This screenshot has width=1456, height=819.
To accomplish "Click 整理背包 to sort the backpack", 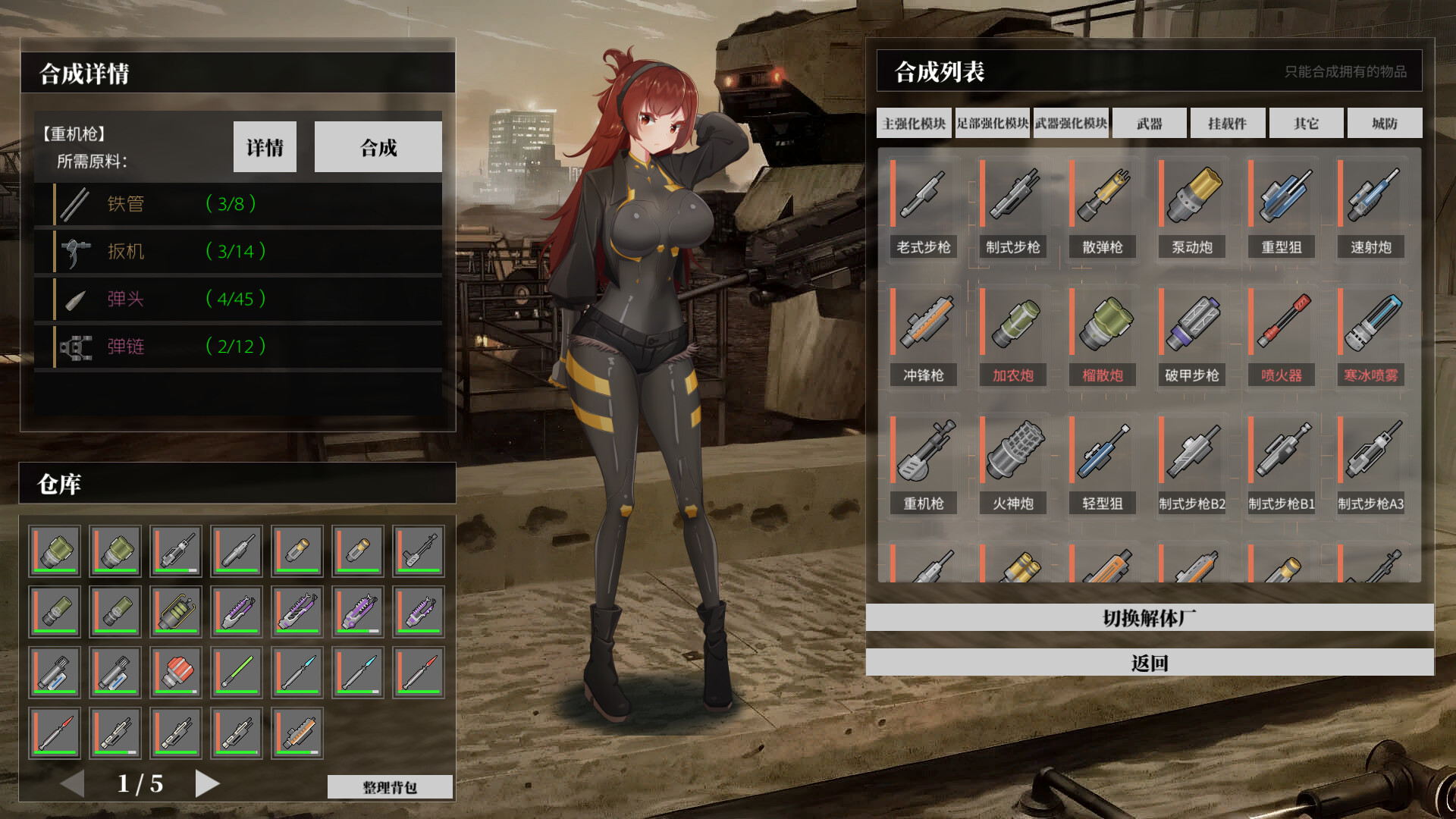I will tap(390, 786).
